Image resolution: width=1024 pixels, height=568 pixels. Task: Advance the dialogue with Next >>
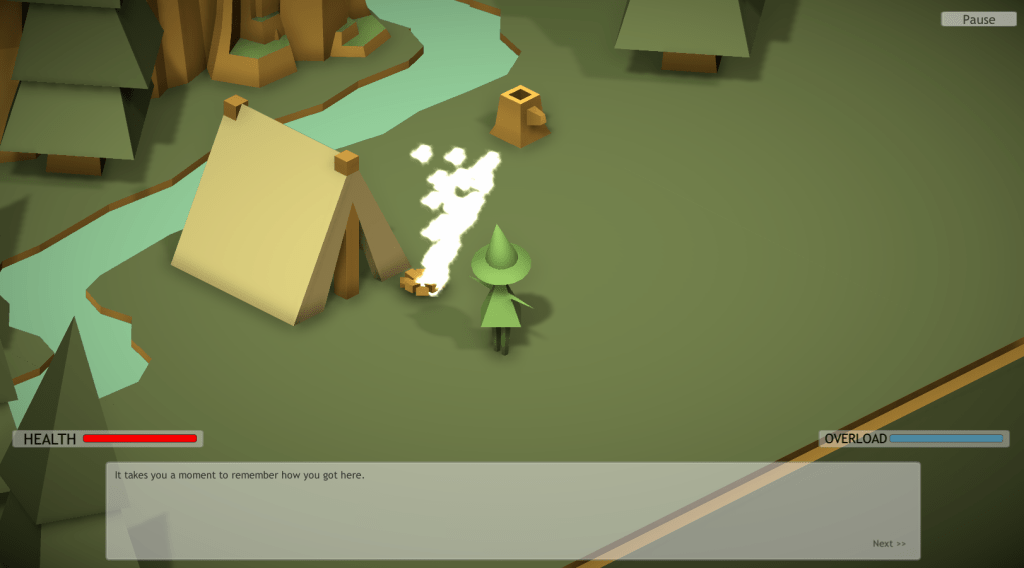pos(889,544)
